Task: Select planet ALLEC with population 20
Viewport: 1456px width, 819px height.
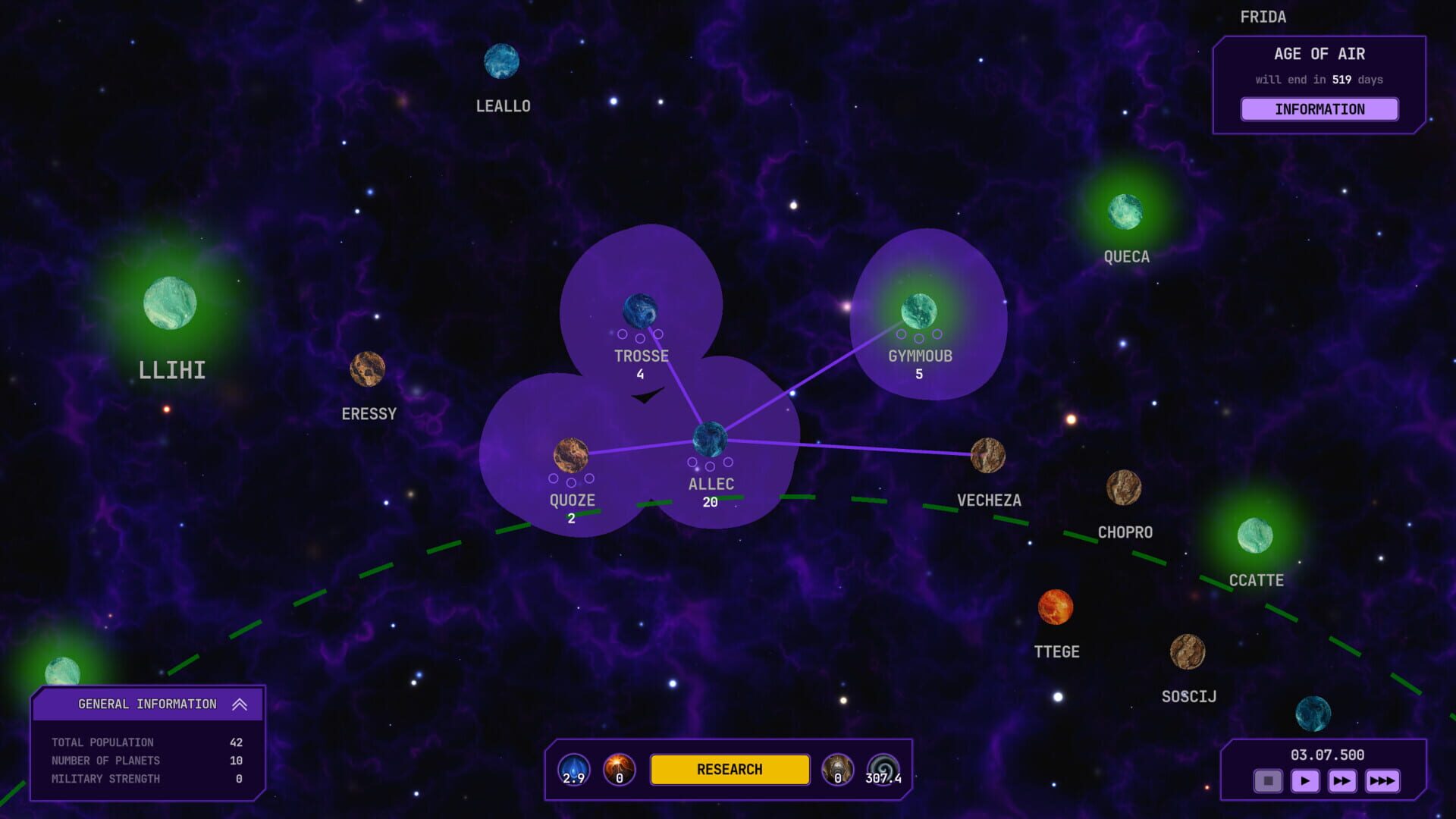Action: (x=711, y=440)
